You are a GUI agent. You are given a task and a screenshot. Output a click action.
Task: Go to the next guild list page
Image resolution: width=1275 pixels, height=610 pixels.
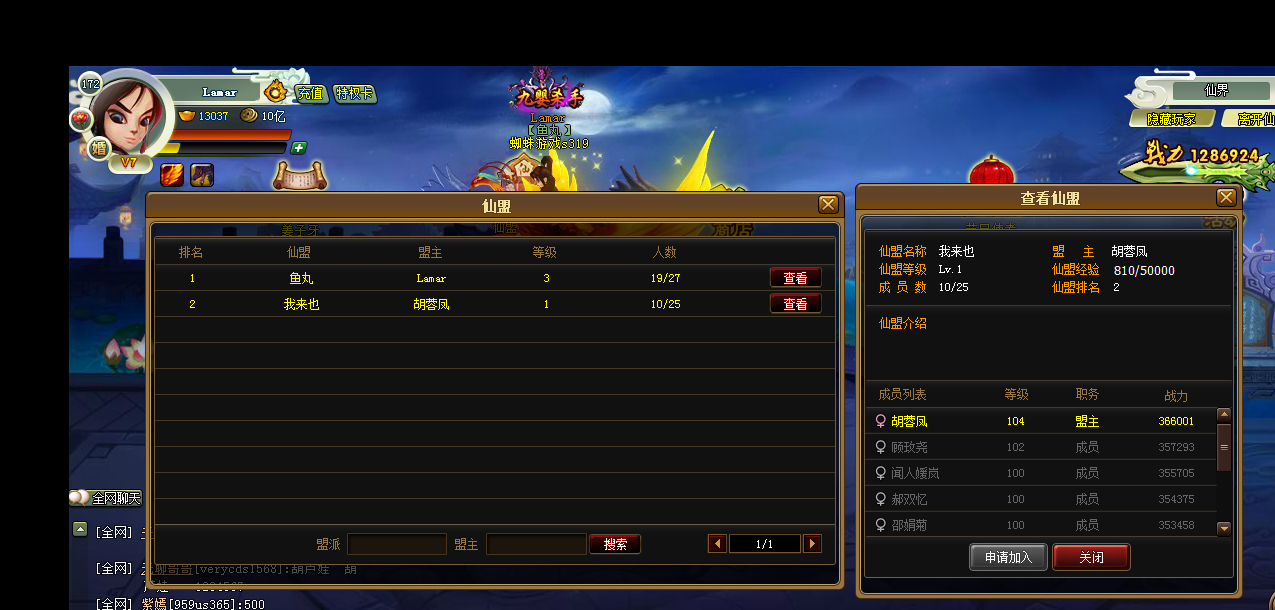coord(812,544)
